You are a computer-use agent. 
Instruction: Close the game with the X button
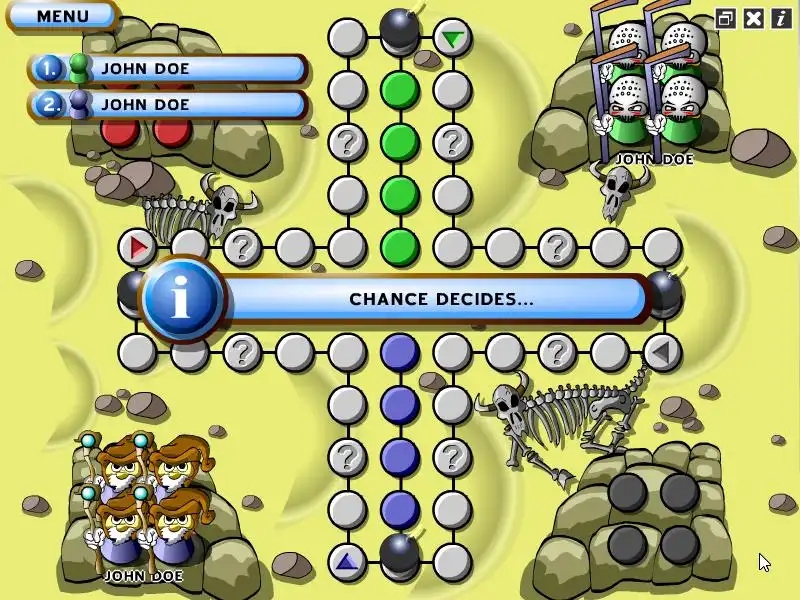pyautogui.click(x=753, y=18)
